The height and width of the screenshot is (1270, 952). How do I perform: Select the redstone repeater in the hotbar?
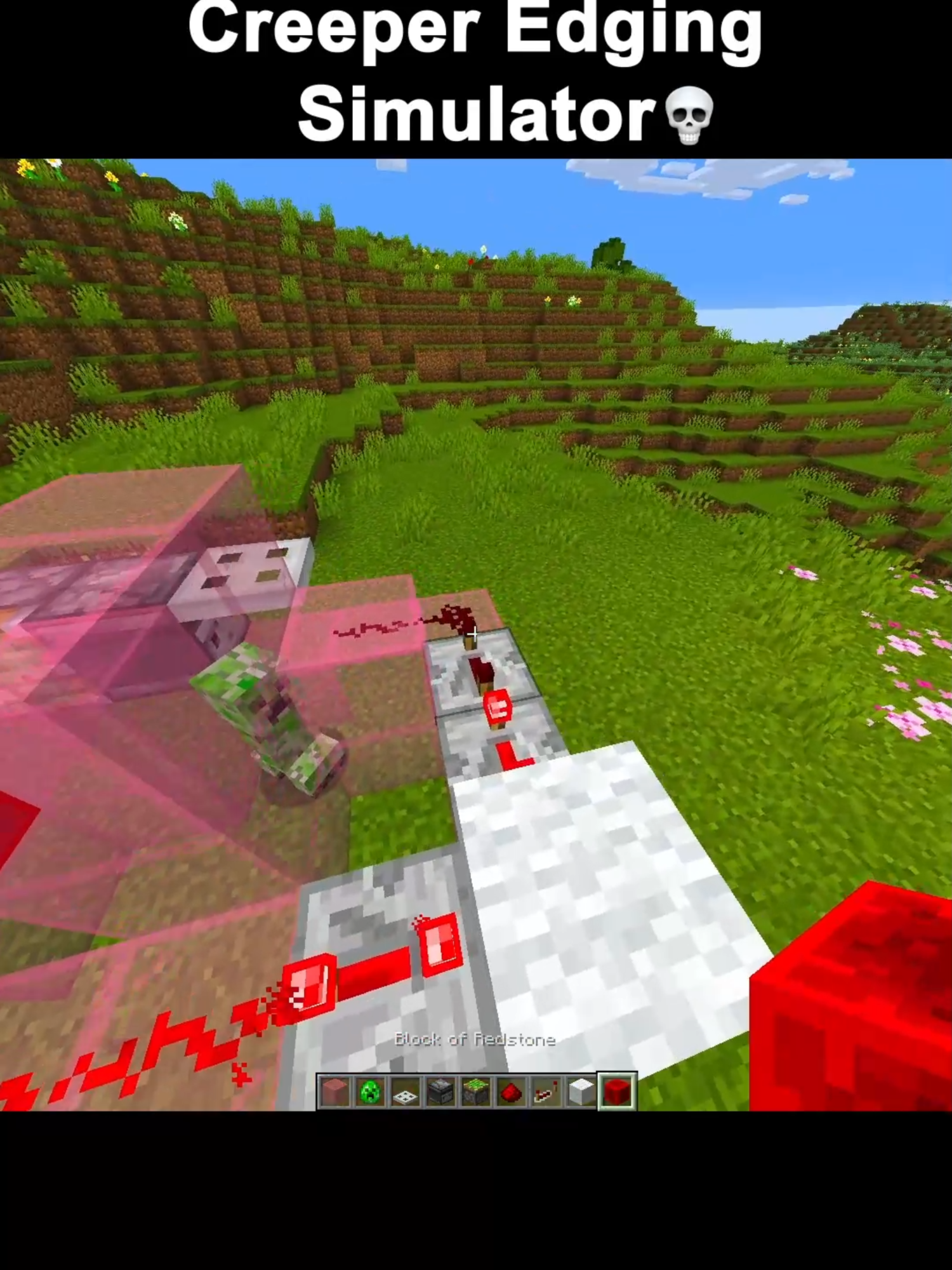click(545, 1091)
